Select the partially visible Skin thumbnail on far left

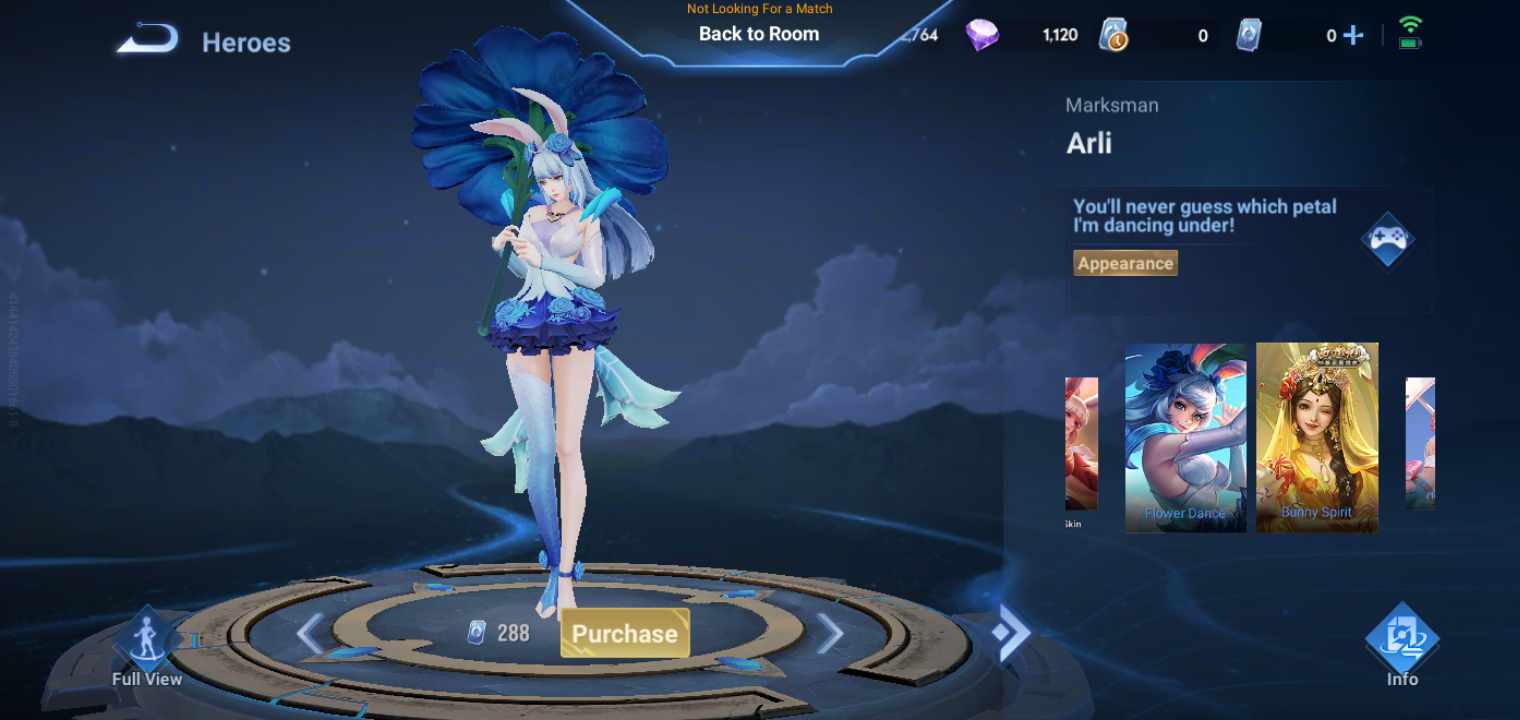tap(1081, 440)
